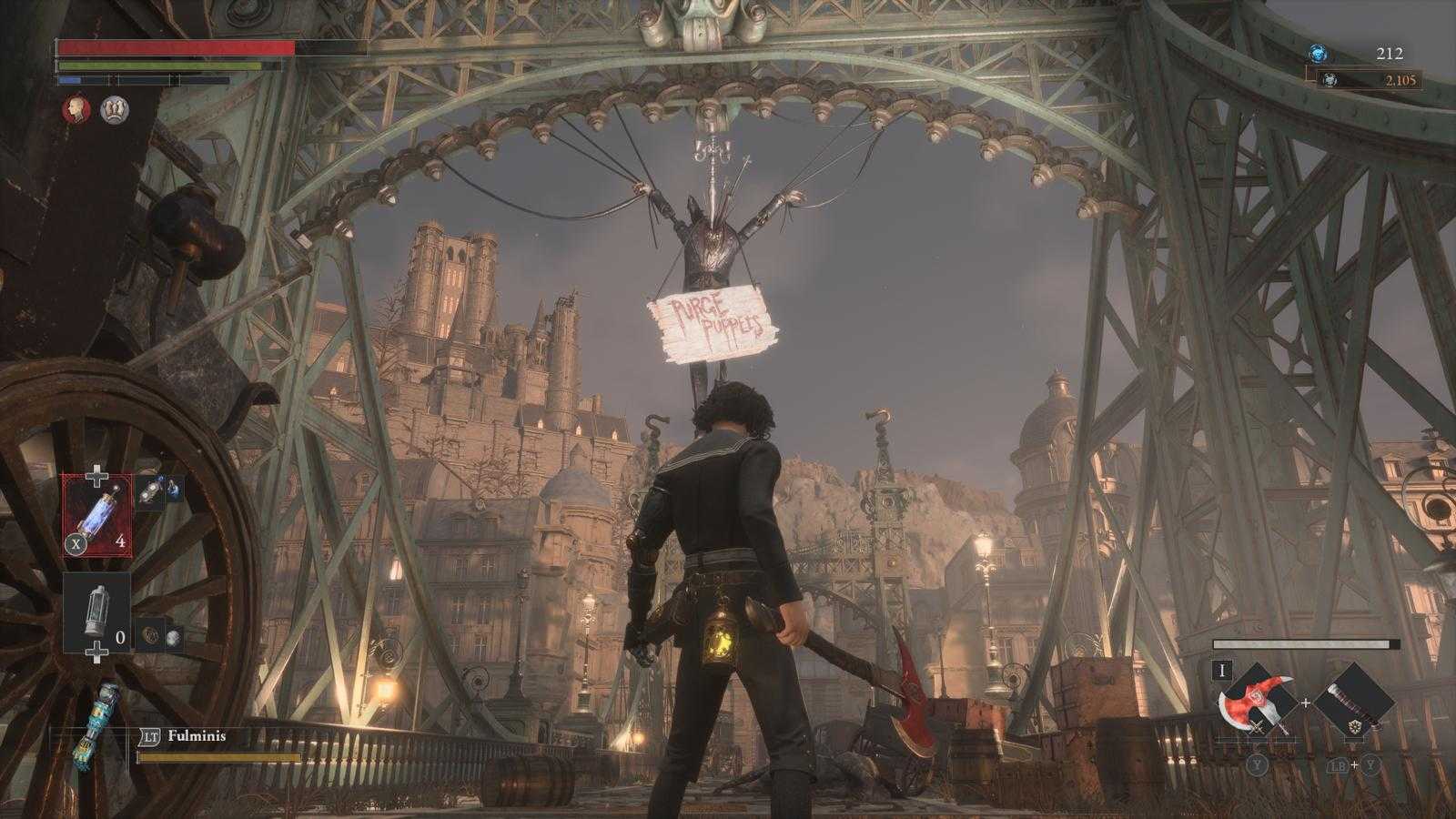The image size is (1456, 819).
Task: Expand the plus arrow below the lantern slot
Action: [x=96, y=653]
